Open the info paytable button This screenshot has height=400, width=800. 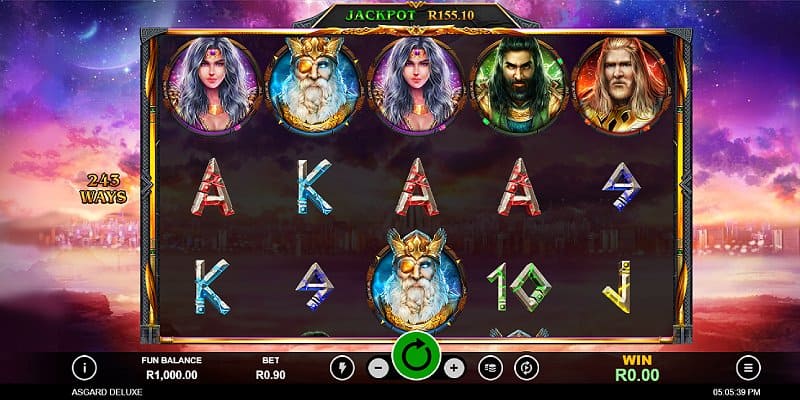[85, 367]
